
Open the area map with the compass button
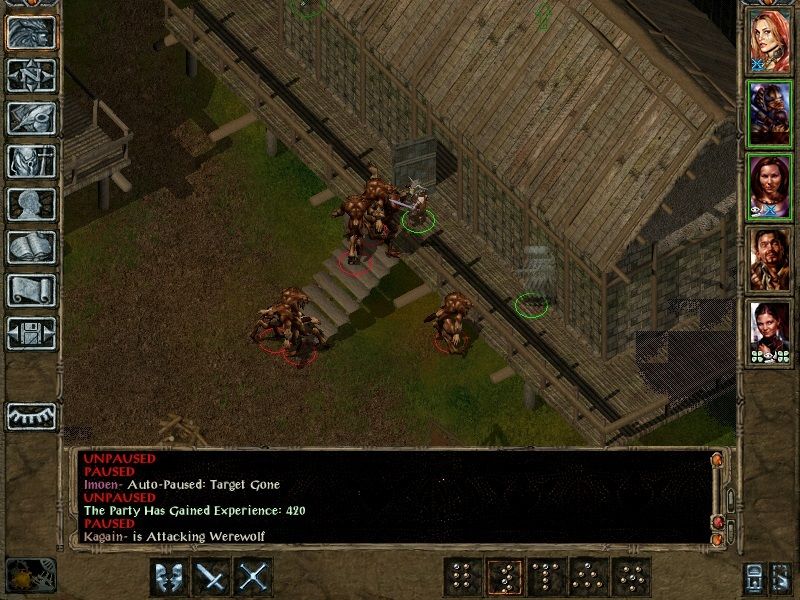[x=32, y=75]
